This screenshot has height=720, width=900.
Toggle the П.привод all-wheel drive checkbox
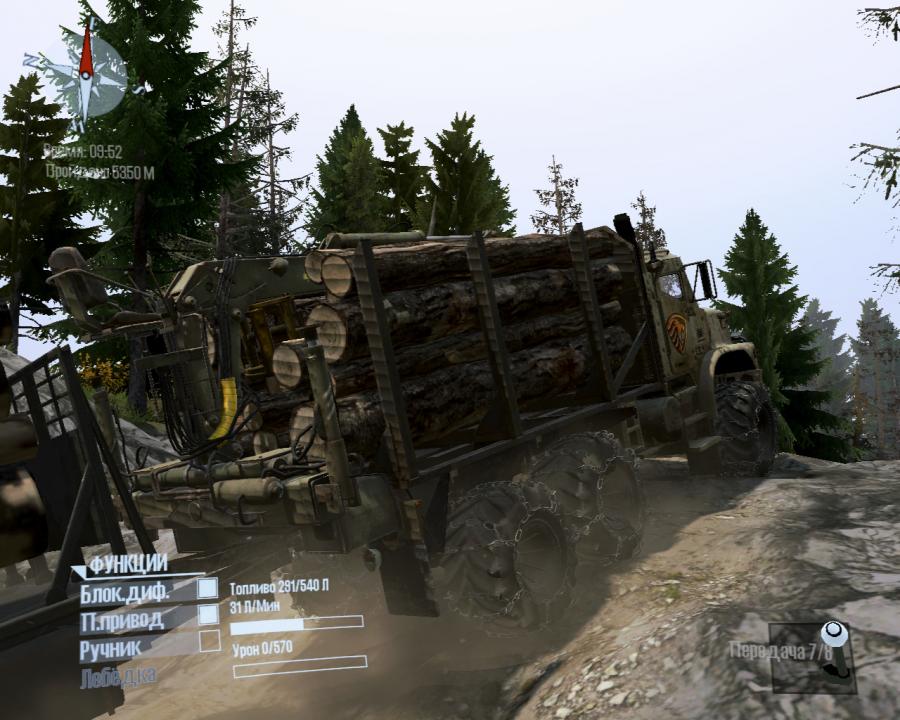(x=207, y=615)
